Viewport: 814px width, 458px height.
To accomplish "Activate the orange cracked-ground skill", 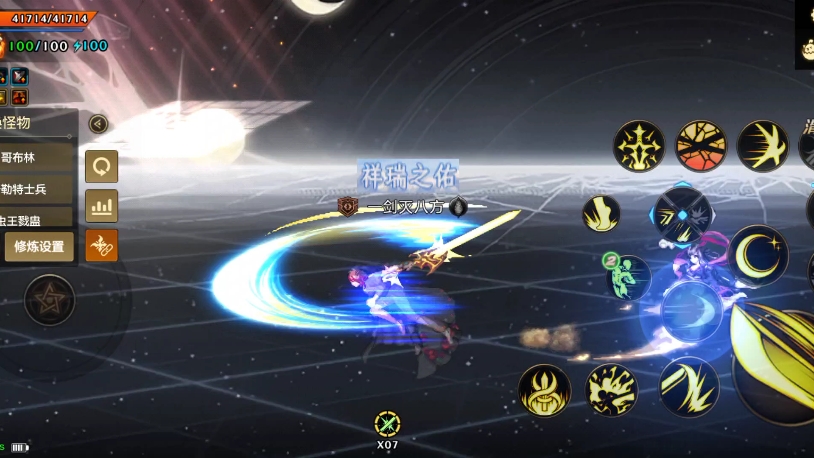I will [701, 146].
